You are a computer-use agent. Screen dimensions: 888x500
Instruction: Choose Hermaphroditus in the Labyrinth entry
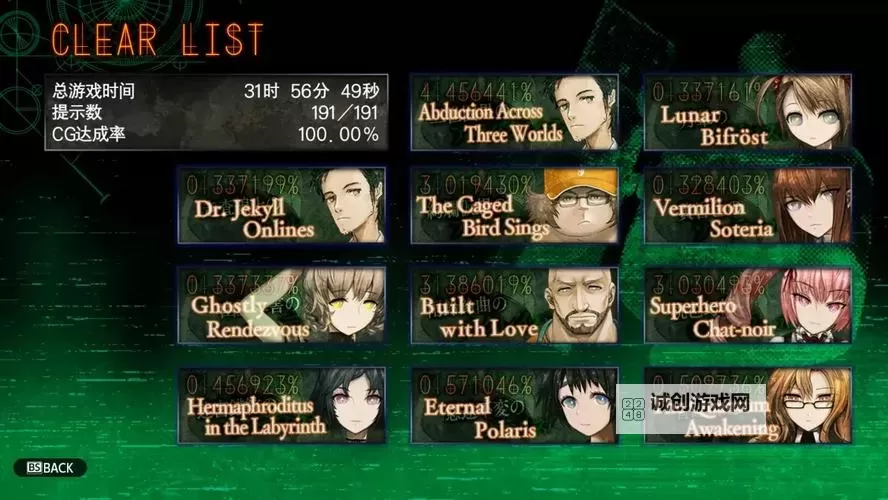click(281, 405)
